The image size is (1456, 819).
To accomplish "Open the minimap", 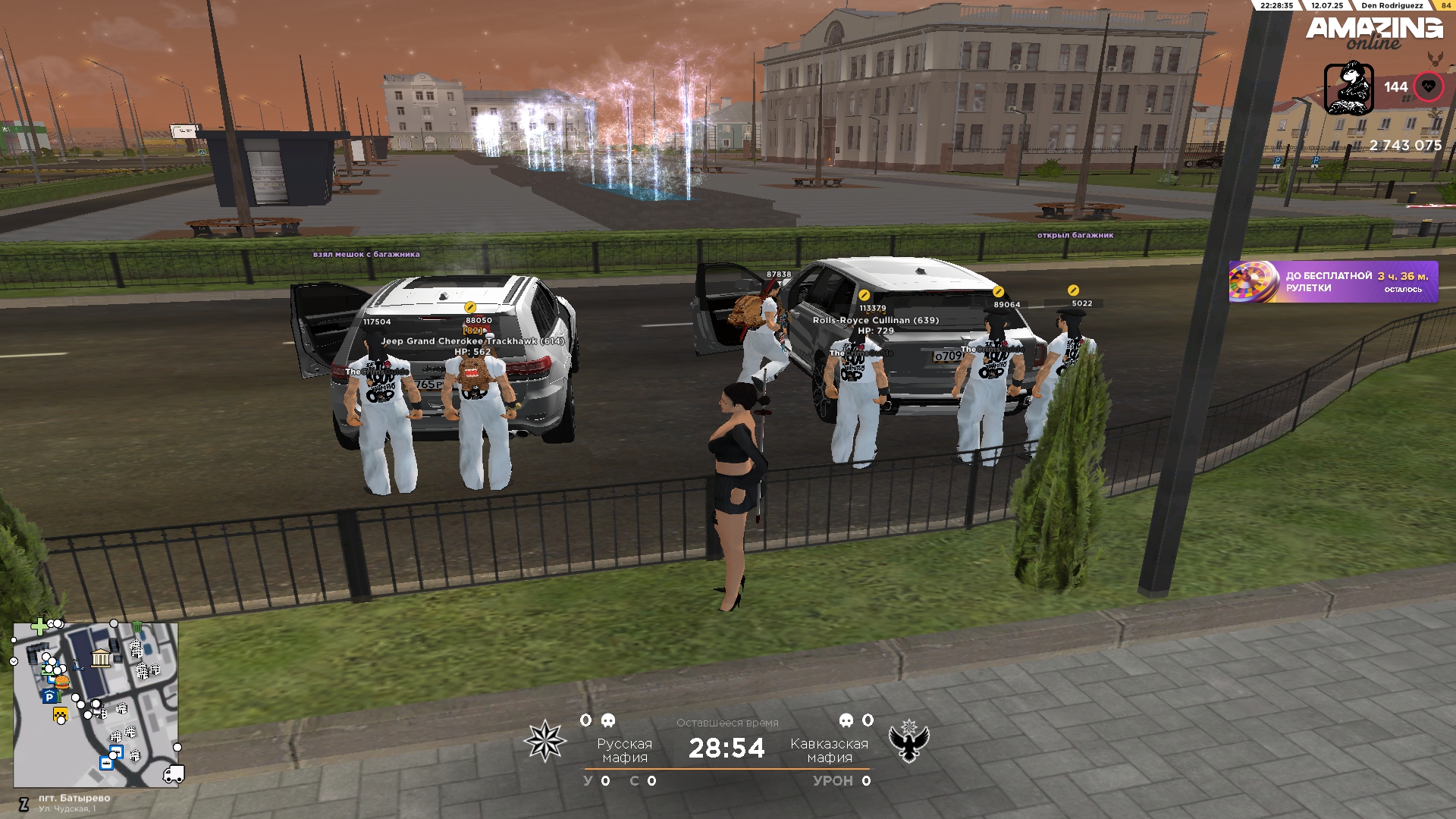I will (96, 704).
